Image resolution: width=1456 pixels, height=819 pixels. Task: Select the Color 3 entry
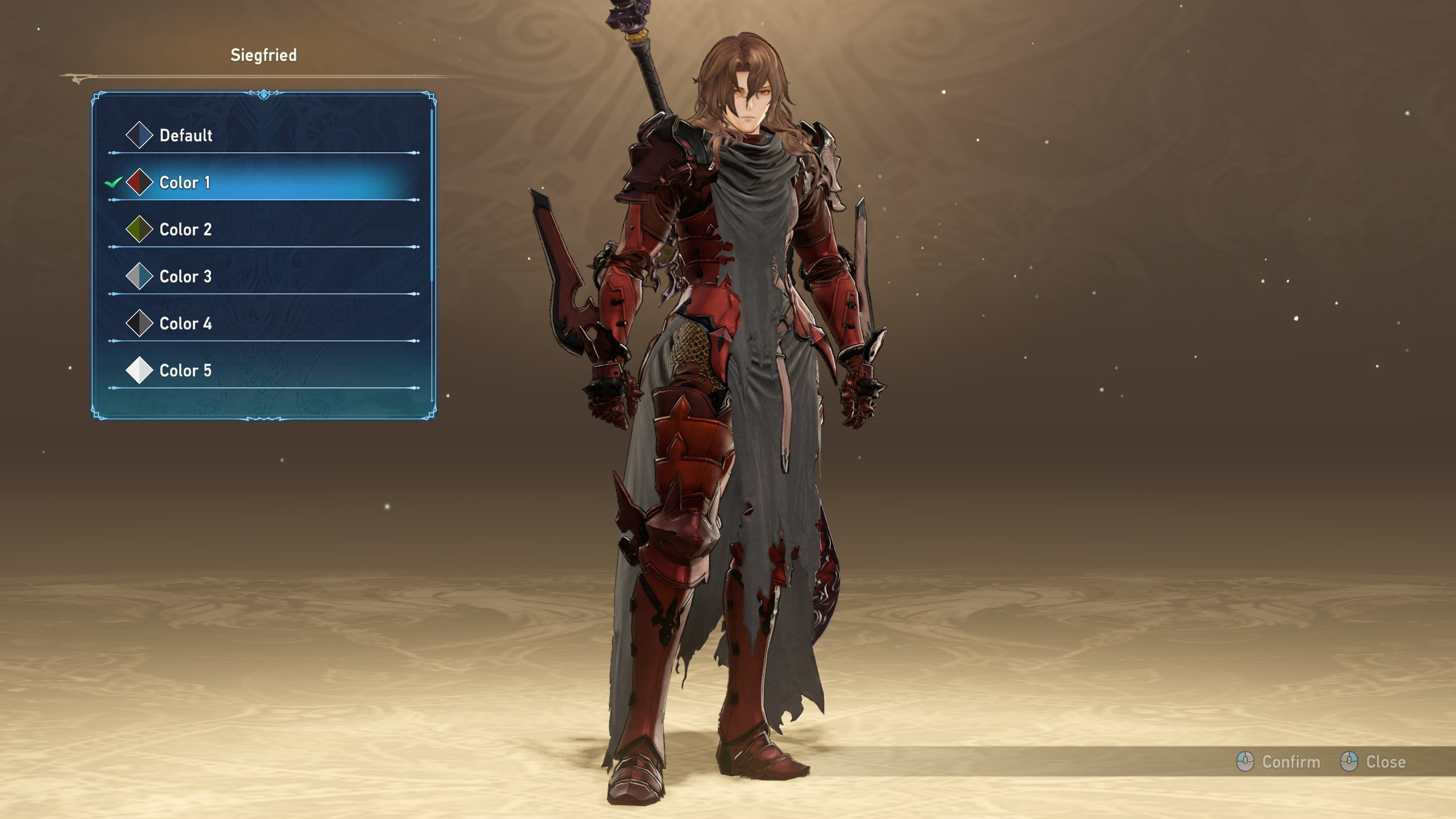[x=185, y=277]
